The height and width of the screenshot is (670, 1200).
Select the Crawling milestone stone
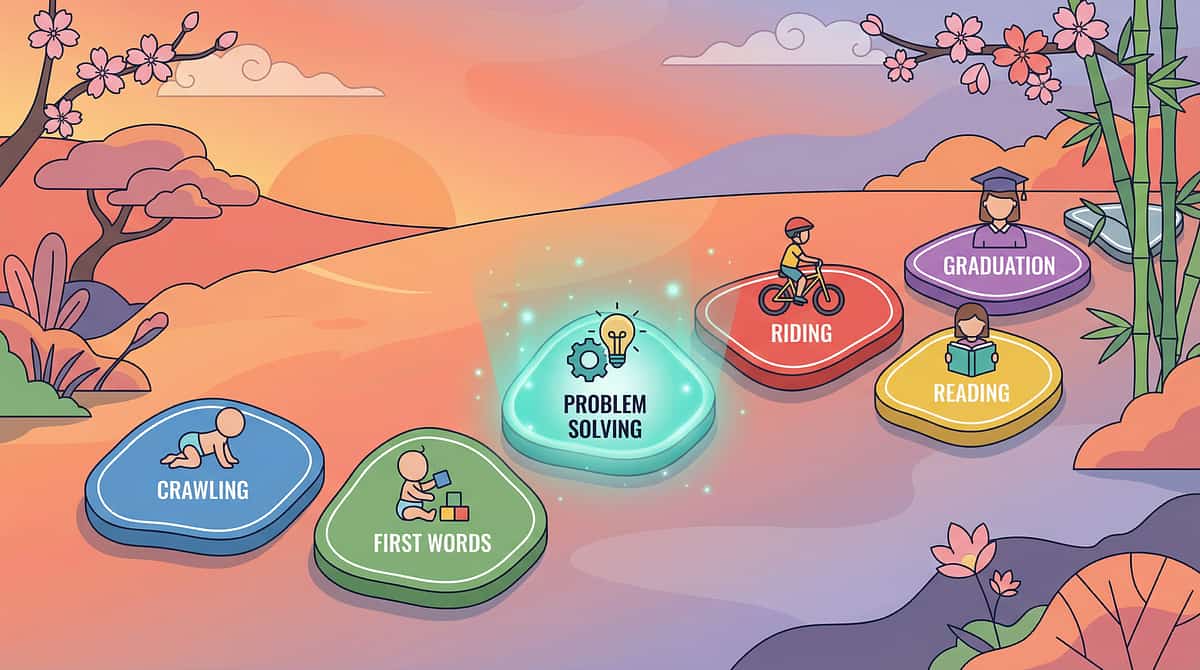[x=204, y=478]
